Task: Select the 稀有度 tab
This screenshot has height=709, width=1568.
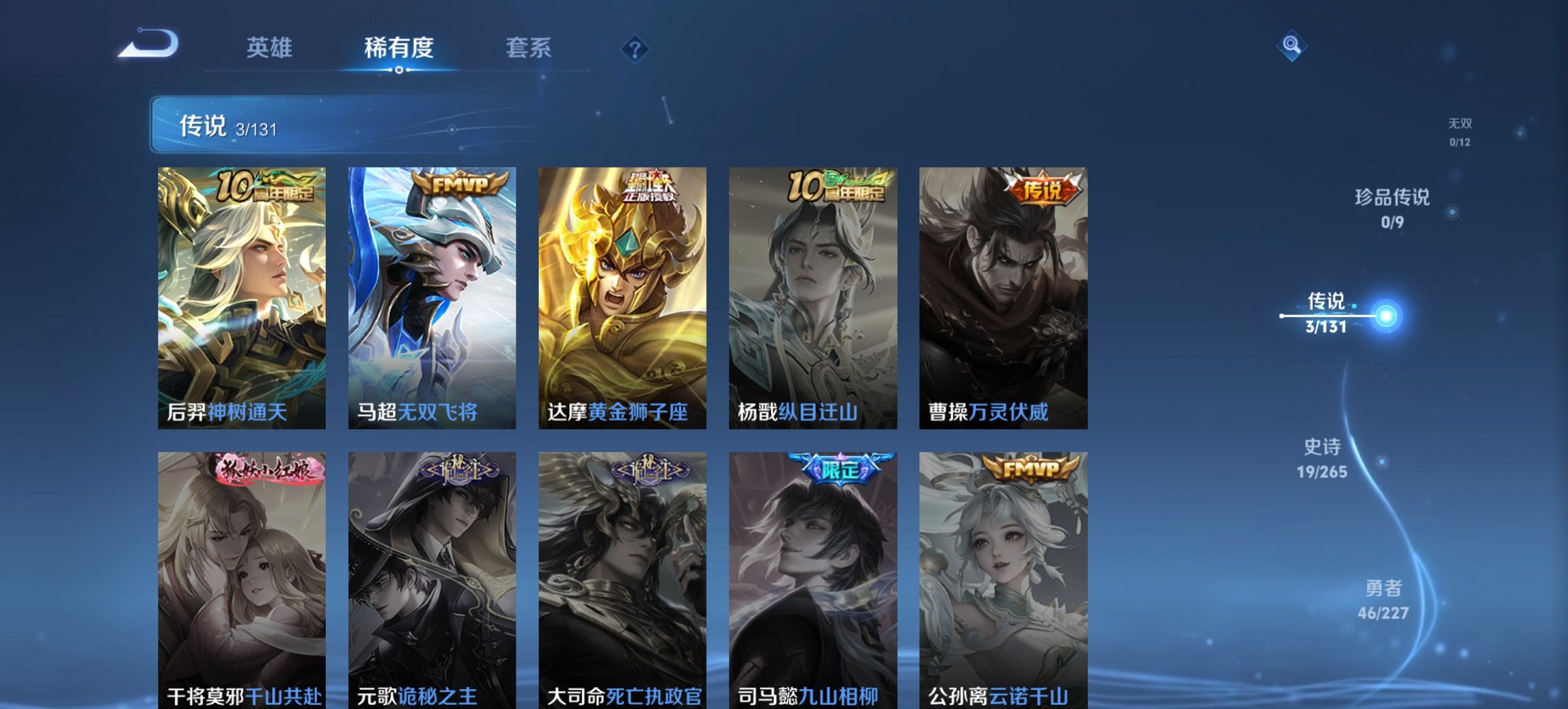Action: pyautogui.click(x=398, y=48)
